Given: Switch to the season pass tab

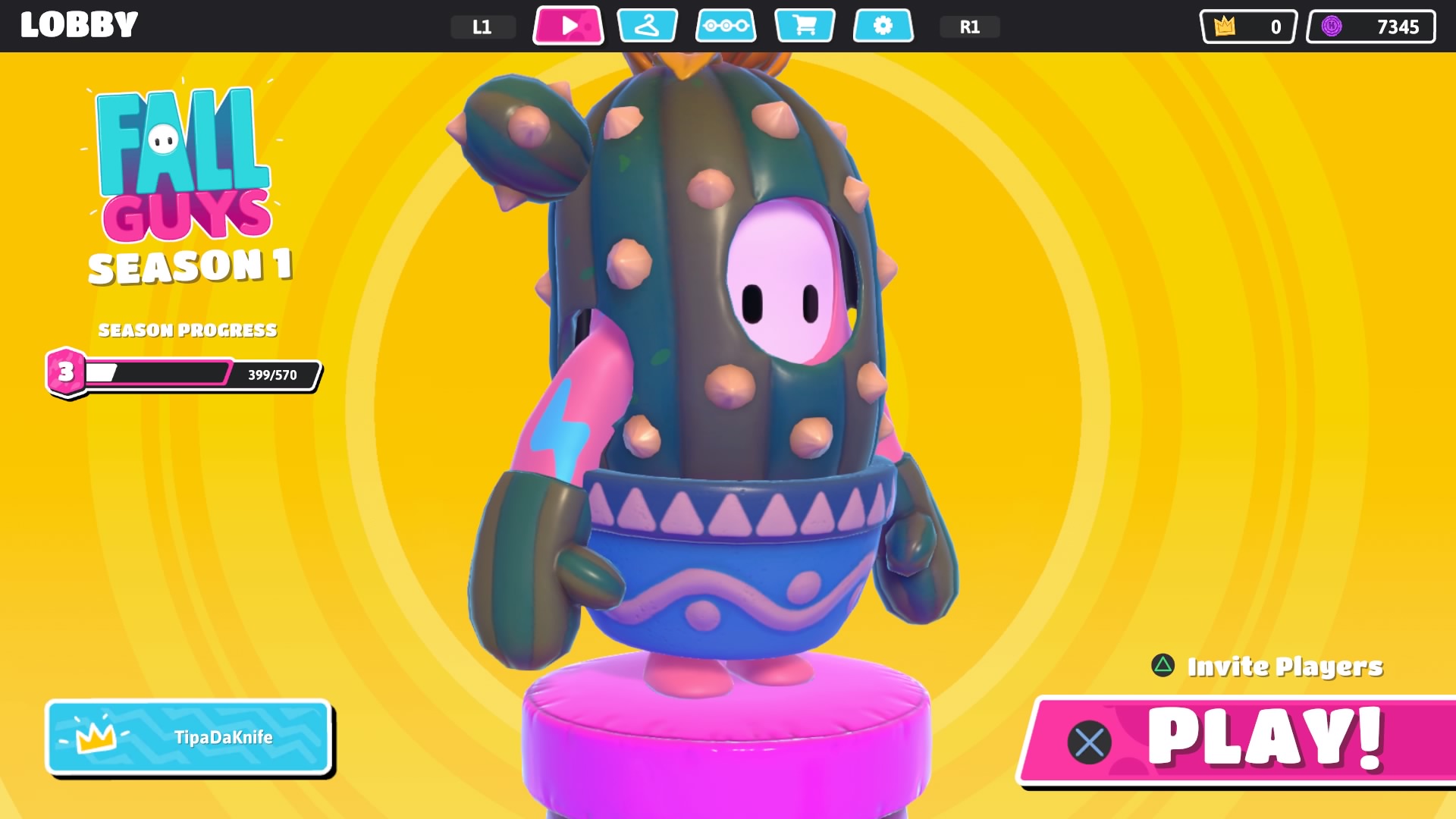Looking at the screenshot, I should click(x=726, y=26).
